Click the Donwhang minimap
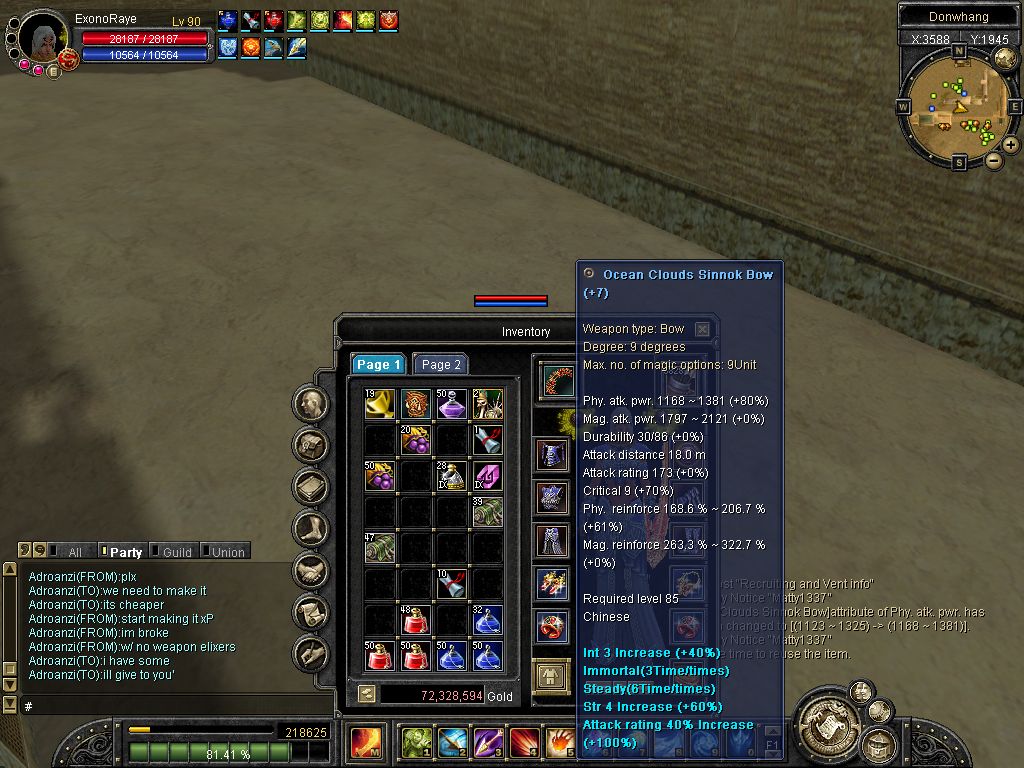 pos(959,106)
